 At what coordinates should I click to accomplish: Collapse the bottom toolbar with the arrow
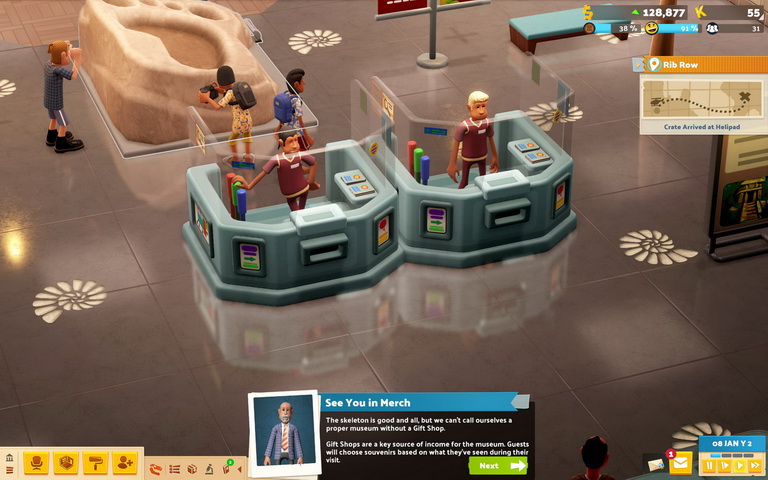pyautogui.click(x=240, y=468)
